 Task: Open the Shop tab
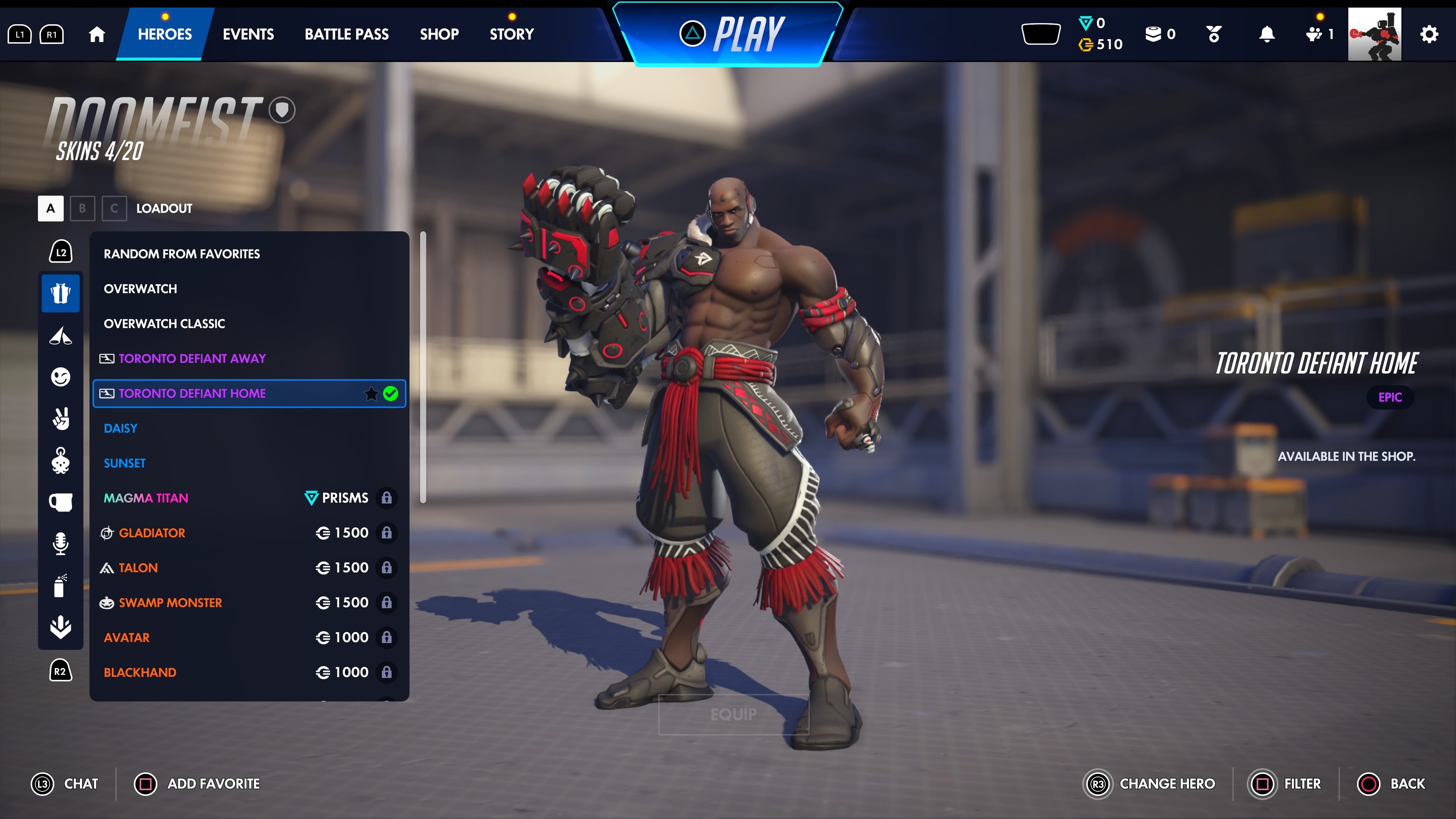[x=439, y=34]
